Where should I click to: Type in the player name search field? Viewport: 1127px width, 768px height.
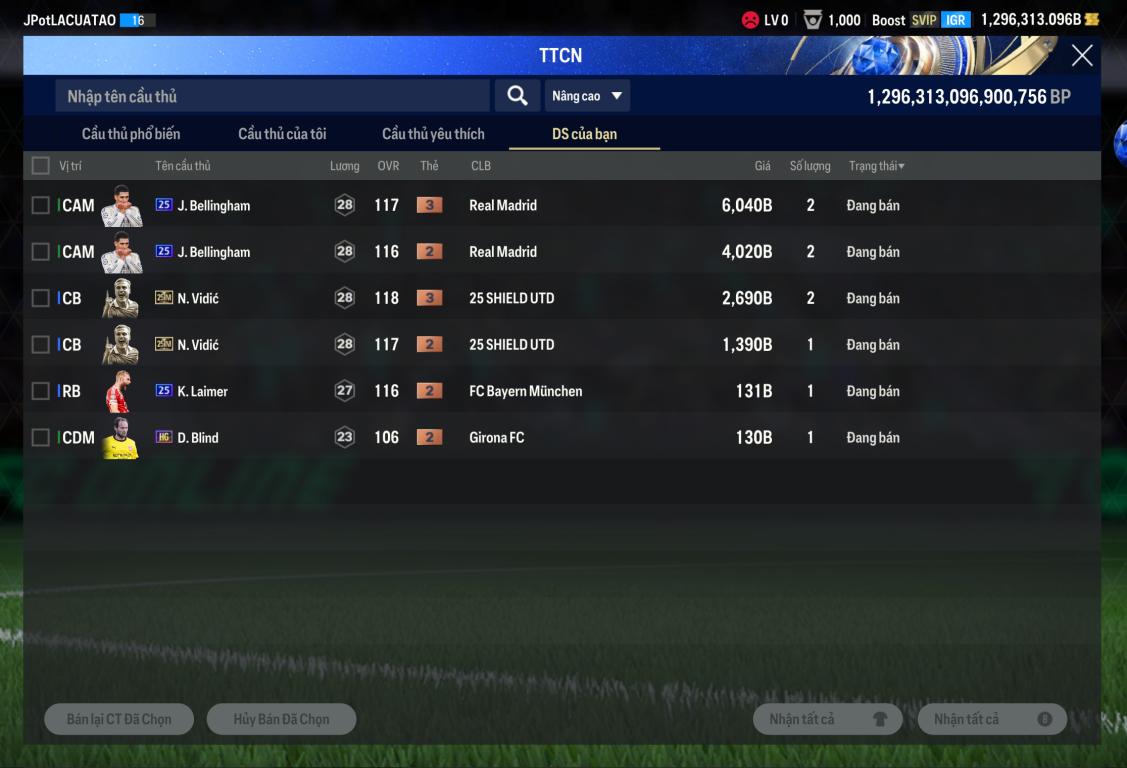click(272, 96)
